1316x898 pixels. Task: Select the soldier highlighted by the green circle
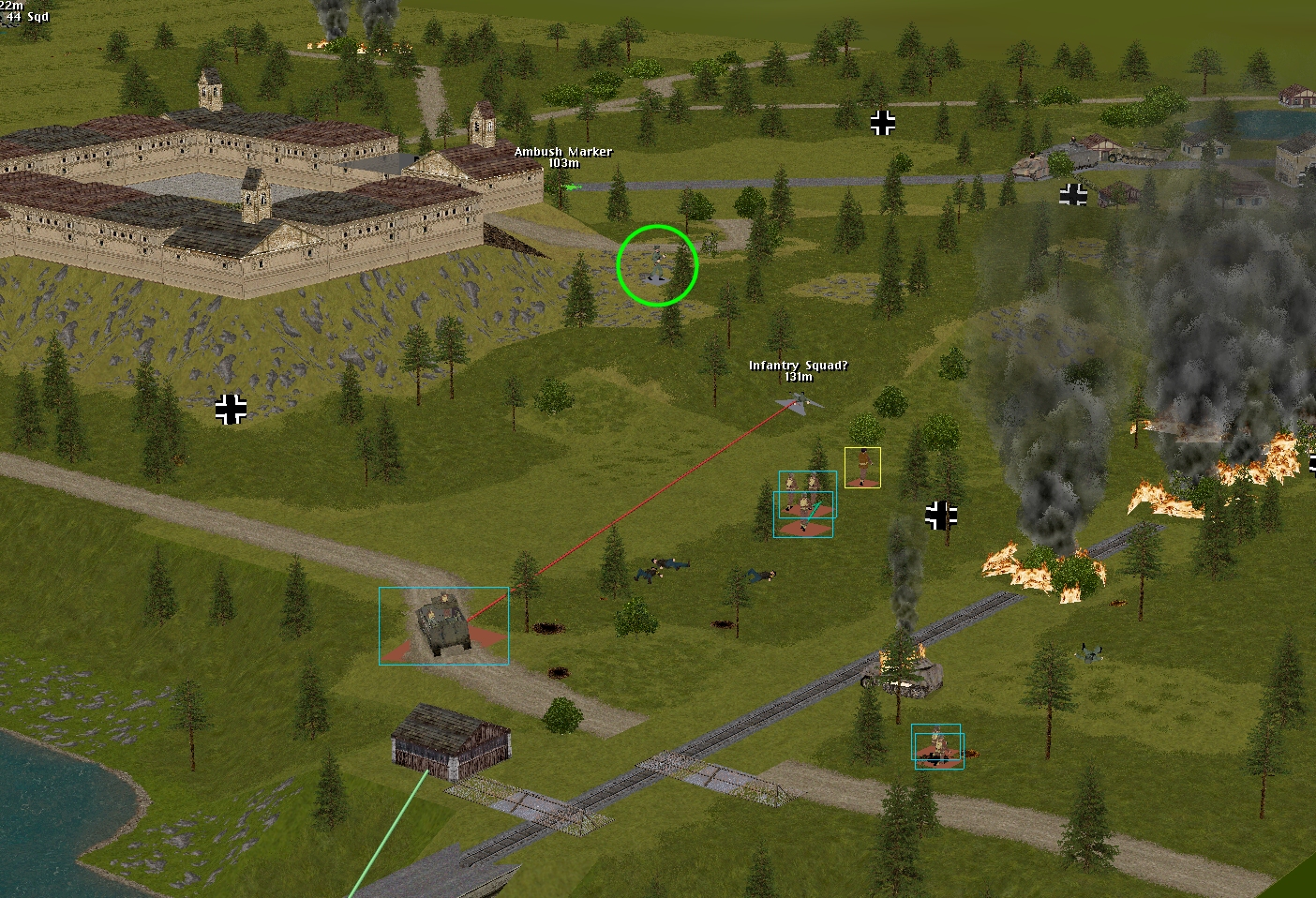tap(657, 264)
